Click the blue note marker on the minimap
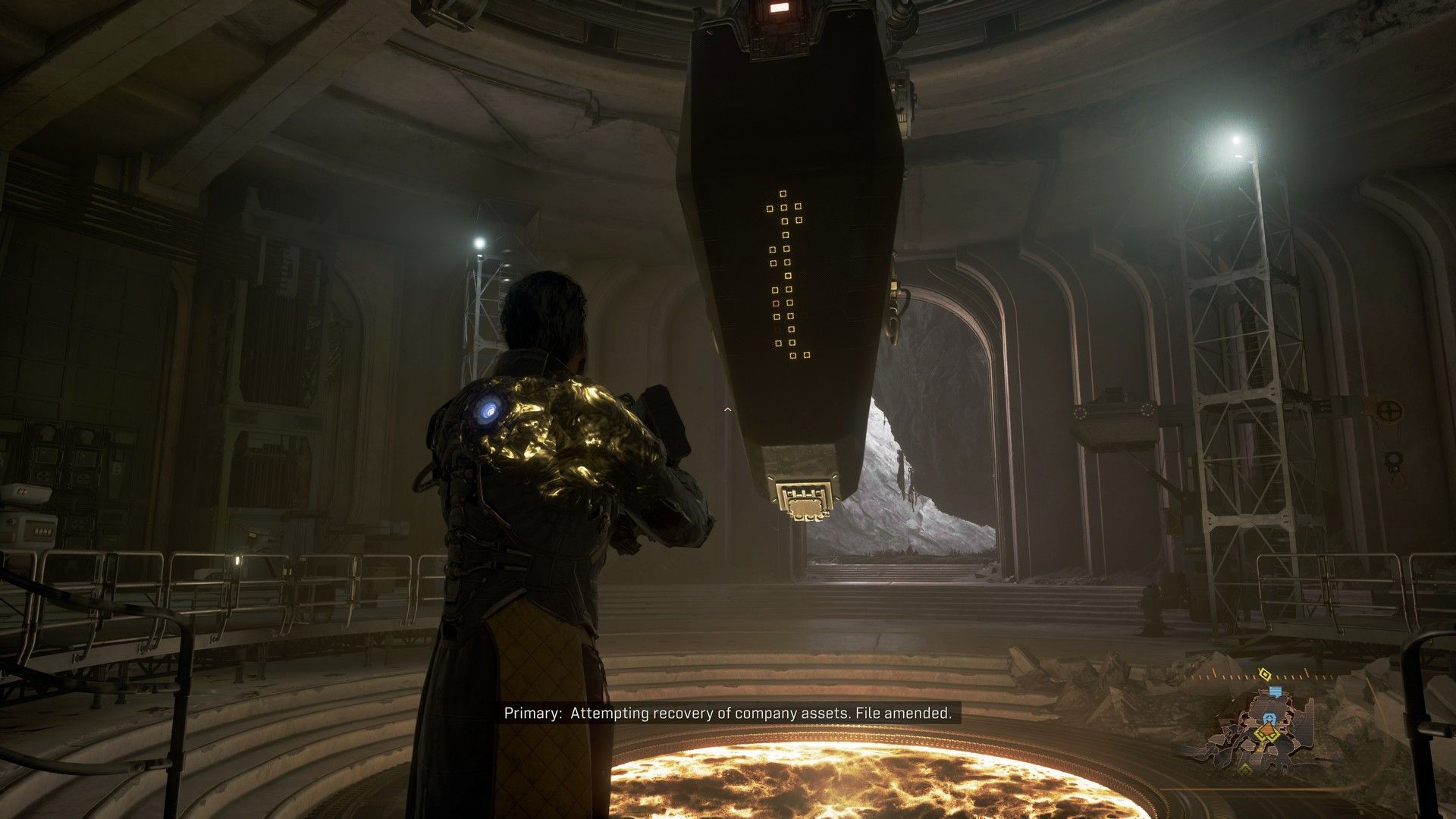Viewport: 1456px width, 819px height. [1276, 692]
